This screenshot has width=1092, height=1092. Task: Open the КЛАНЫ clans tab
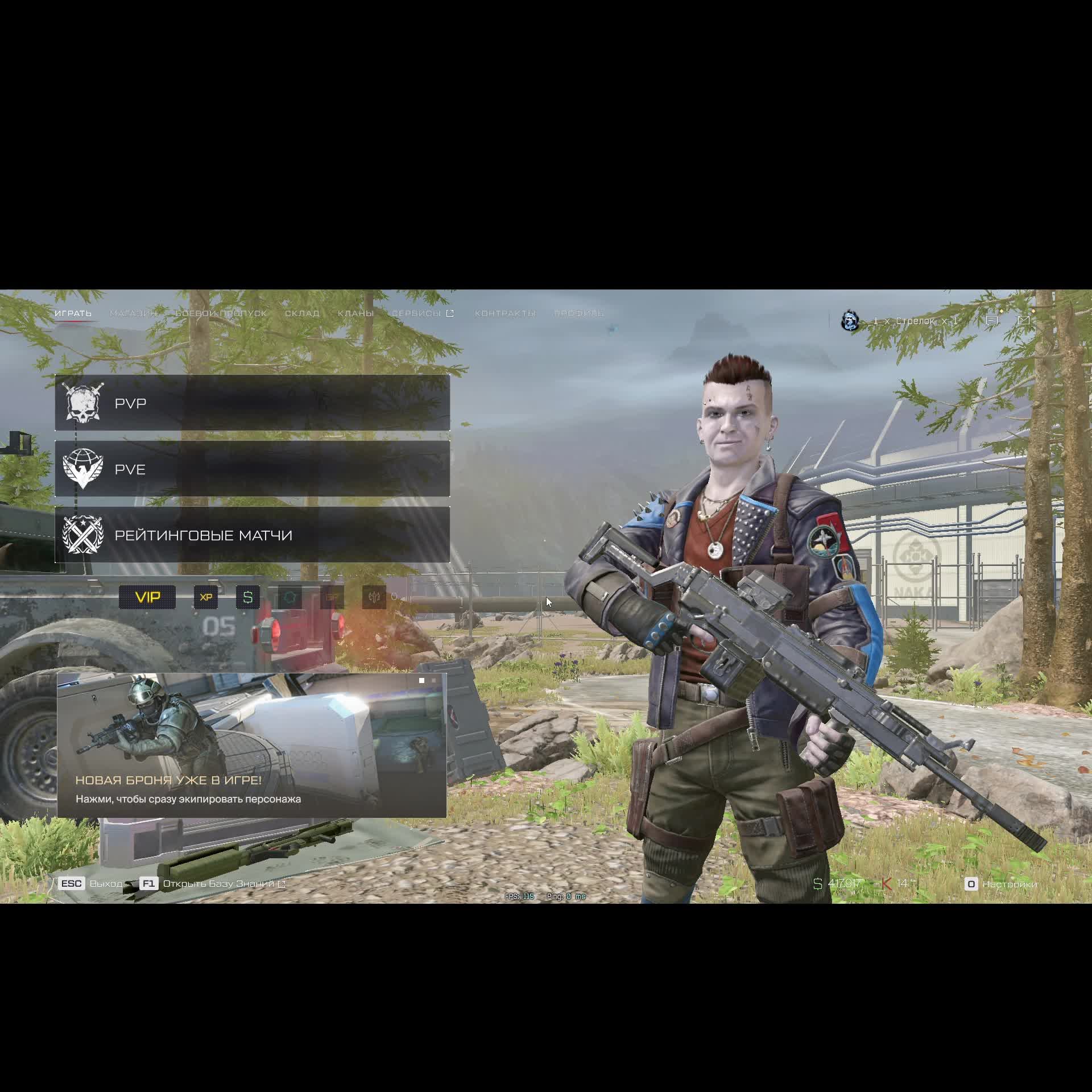click(355, 313)
